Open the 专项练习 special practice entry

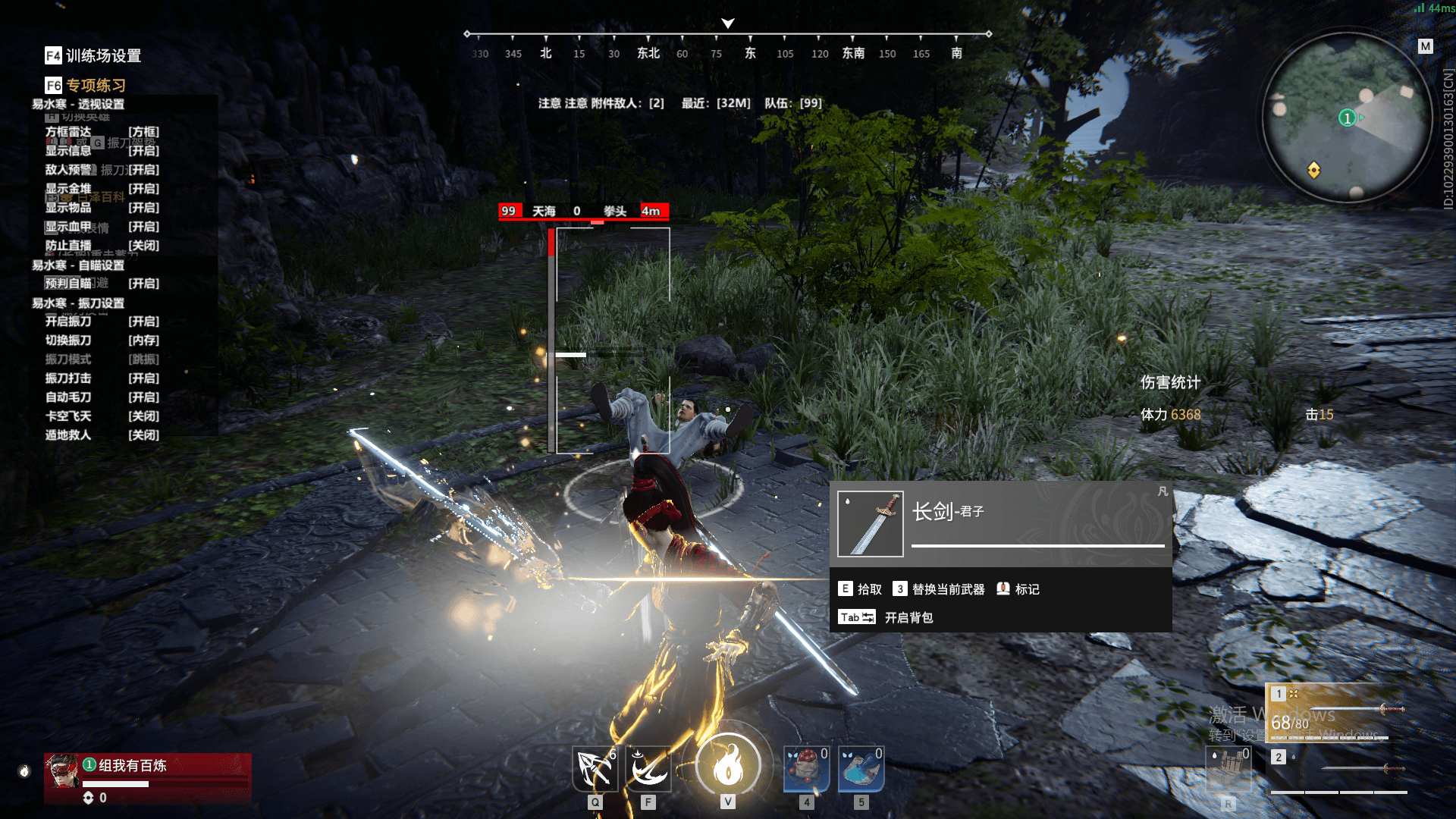[x=86, y=85]
